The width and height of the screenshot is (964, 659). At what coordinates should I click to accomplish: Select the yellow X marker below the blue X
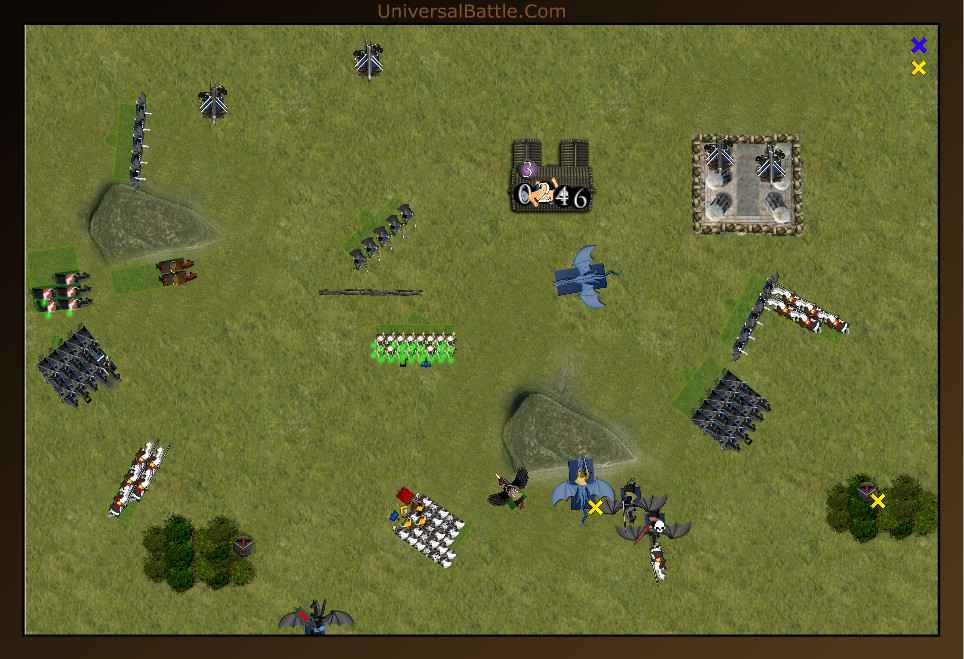(x=919, y=68)
